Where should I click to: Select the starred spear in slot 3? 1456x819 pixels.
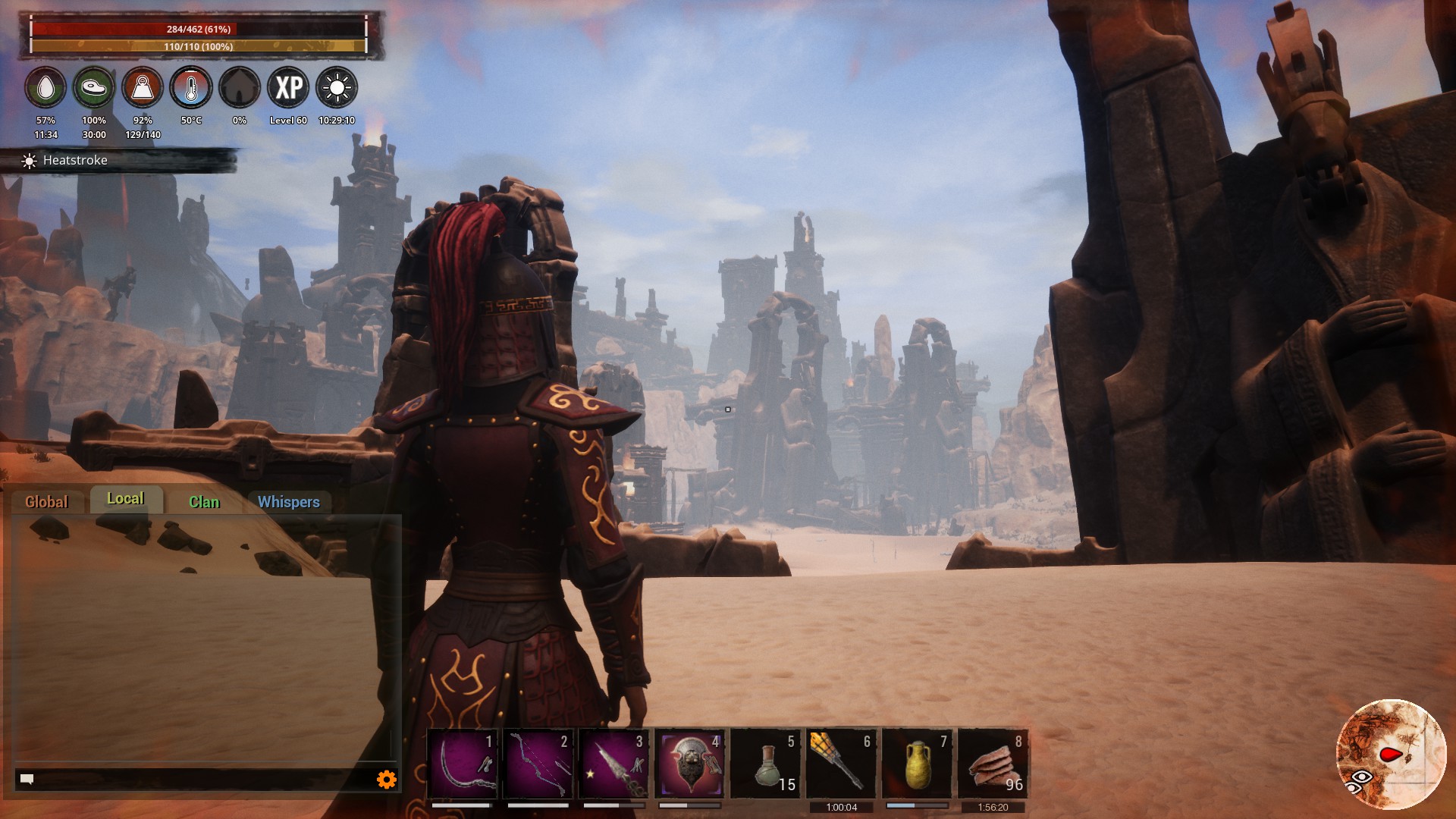614,763
